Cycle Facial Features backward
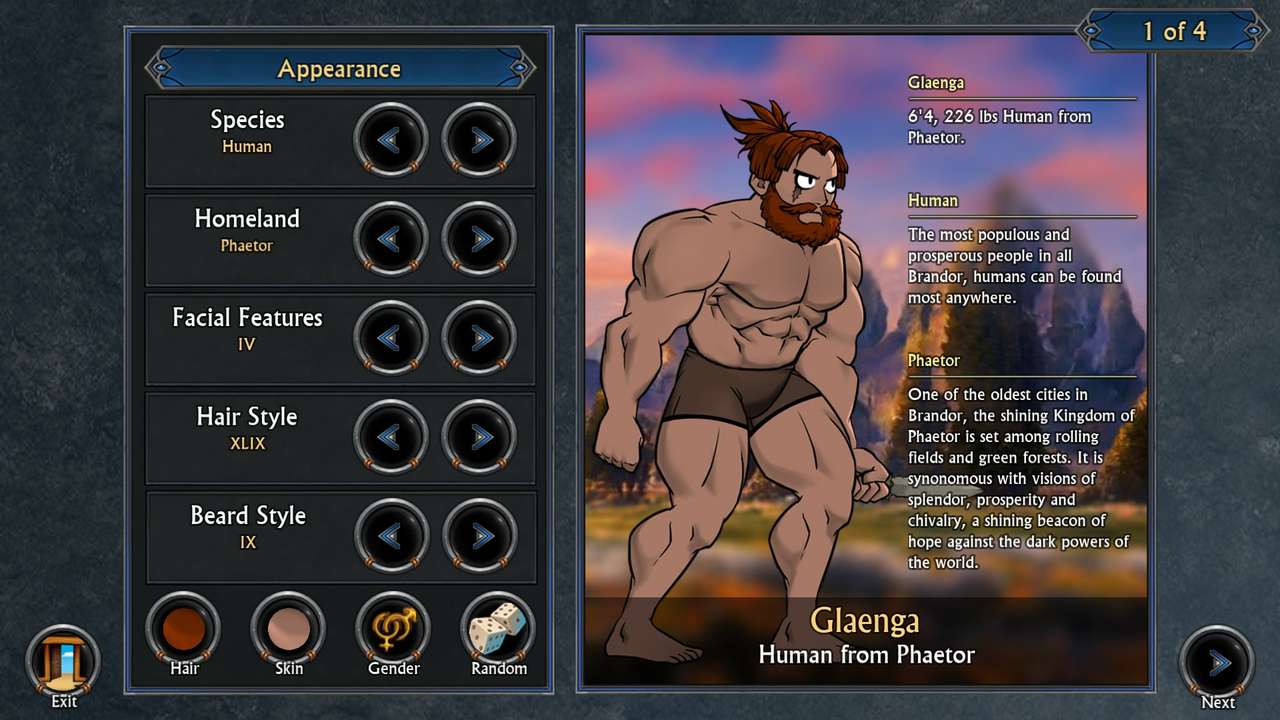The height and width of the screenshot is (720, 1280). tap(391, 338)
